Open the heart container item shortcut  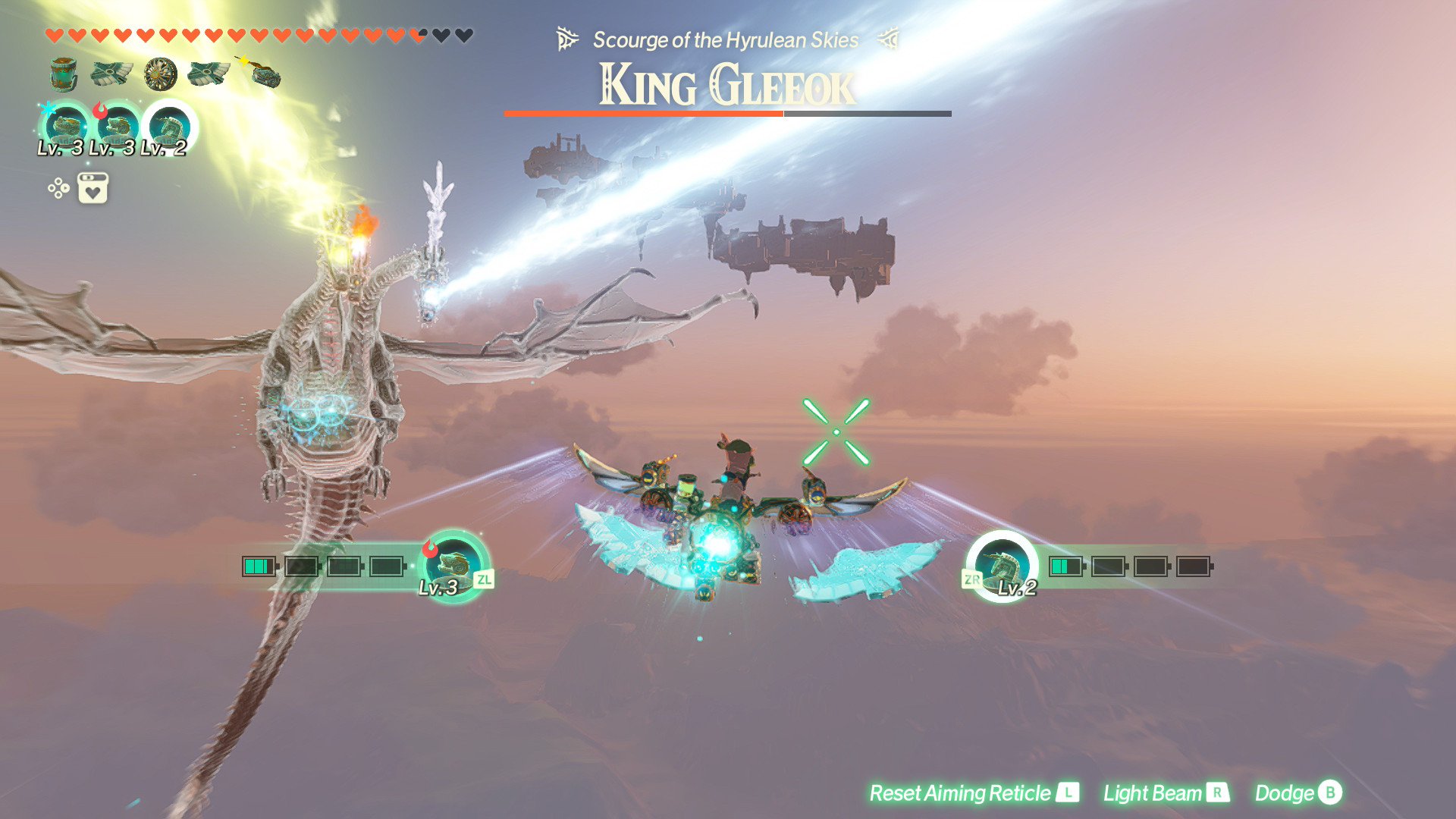coord(93,188)
